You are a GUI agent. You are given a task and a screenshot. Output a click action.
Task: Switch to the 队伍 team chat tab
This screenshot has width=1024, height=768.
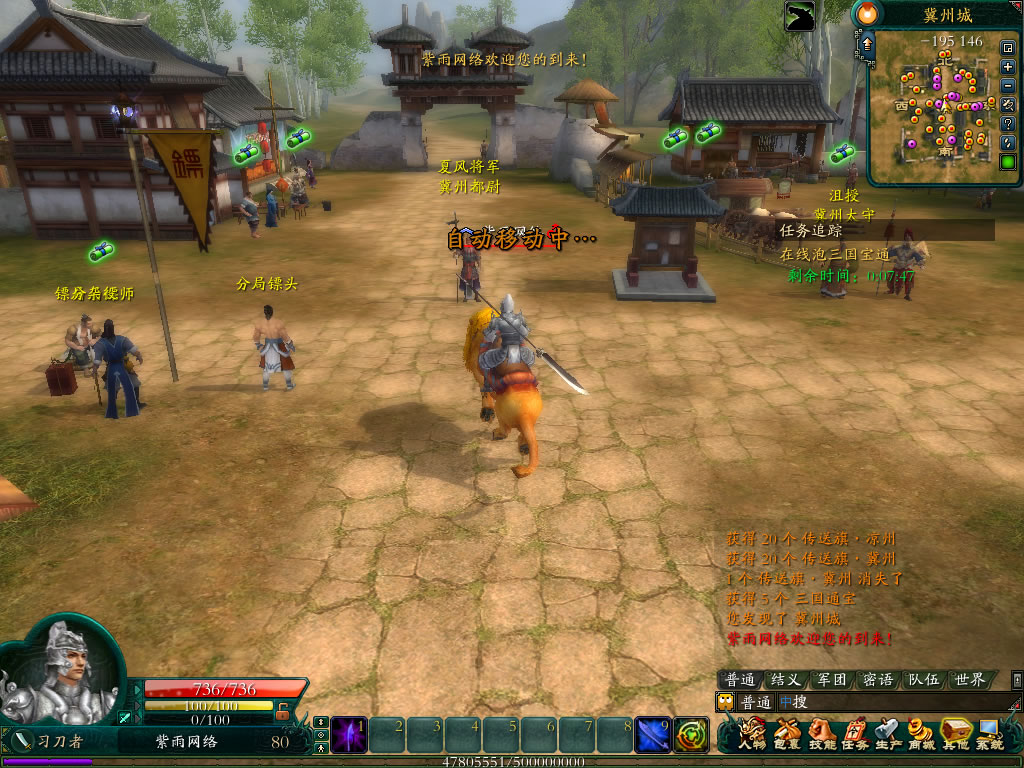pos(923,680)
